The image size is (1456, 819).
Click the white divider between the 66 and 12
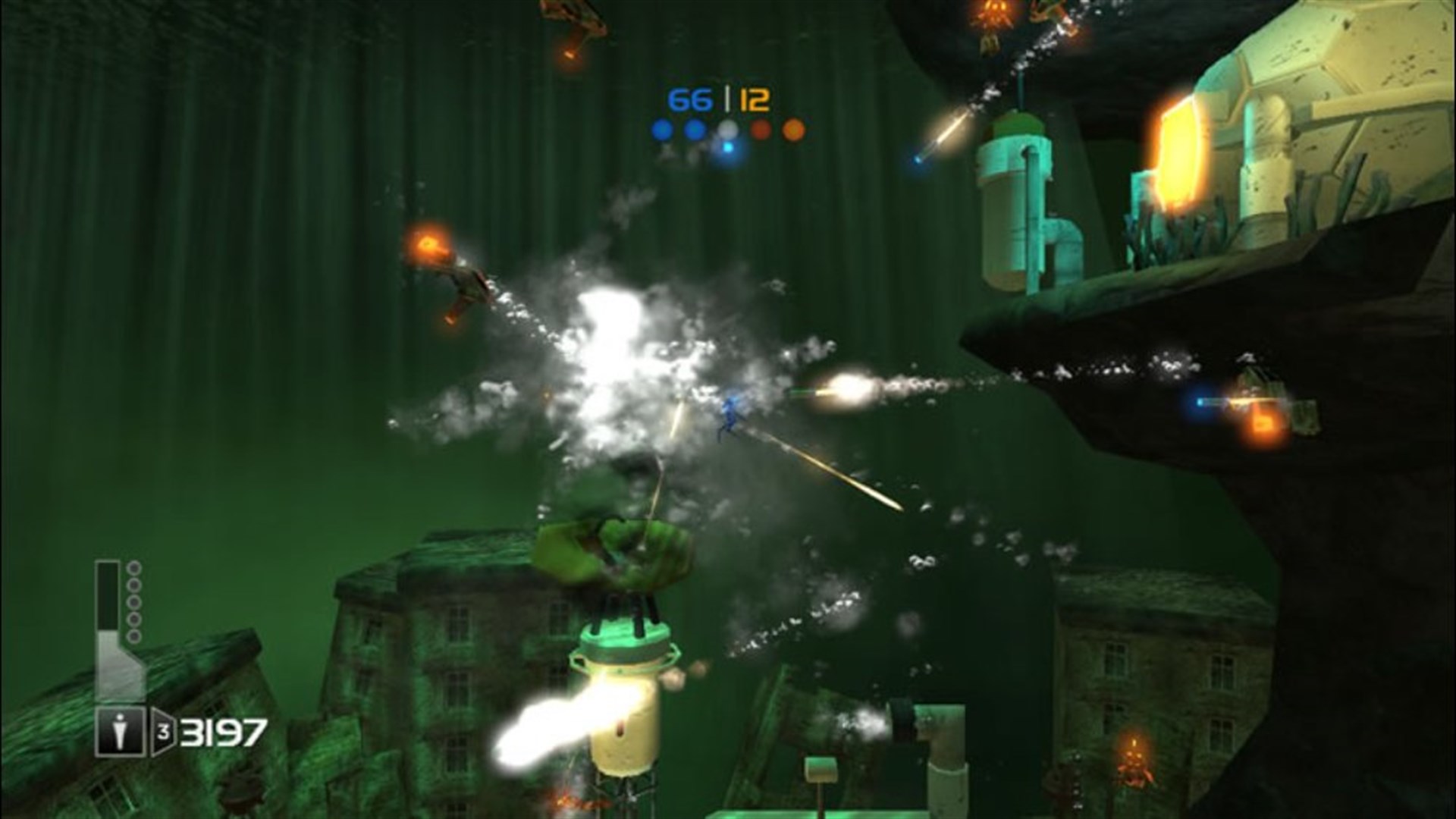point(727,99)
